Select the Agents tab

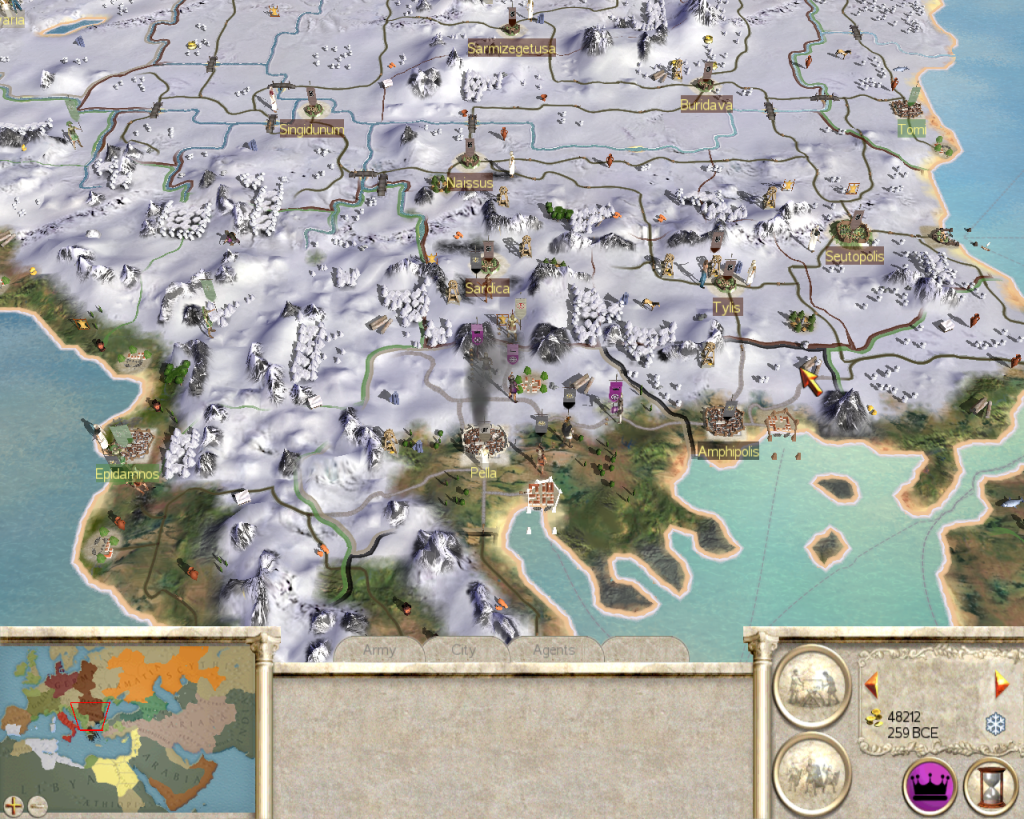pos(553,650)
